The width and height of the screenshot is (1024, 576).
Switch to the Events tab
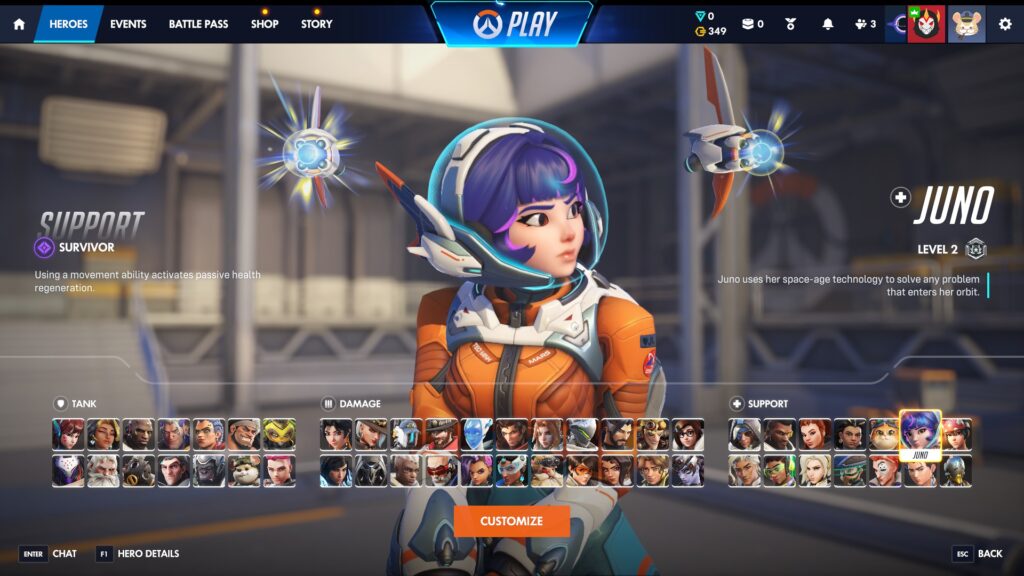[x=128, y=24]
